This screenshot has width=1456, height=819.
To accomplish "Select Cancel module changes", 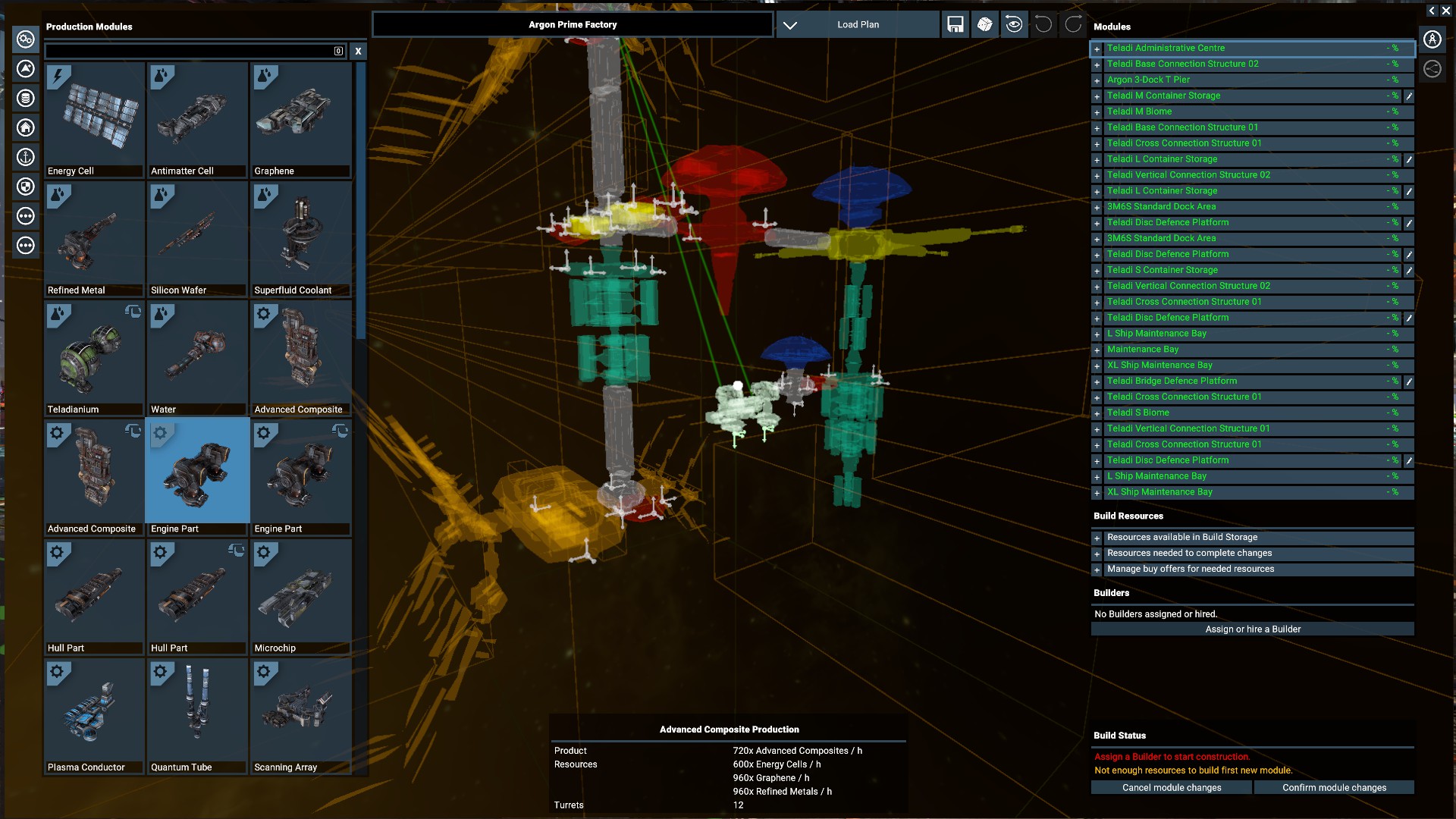I will [x=1171, y=788].
